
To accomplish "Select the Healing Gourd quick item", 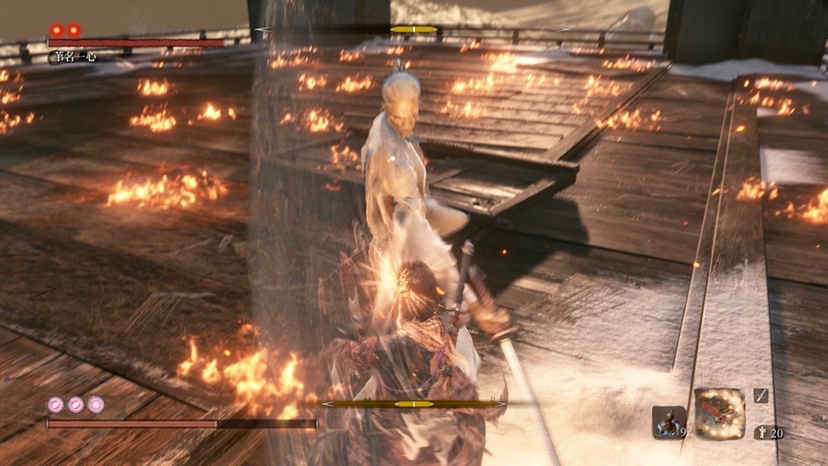I will (x=668, y=422).
